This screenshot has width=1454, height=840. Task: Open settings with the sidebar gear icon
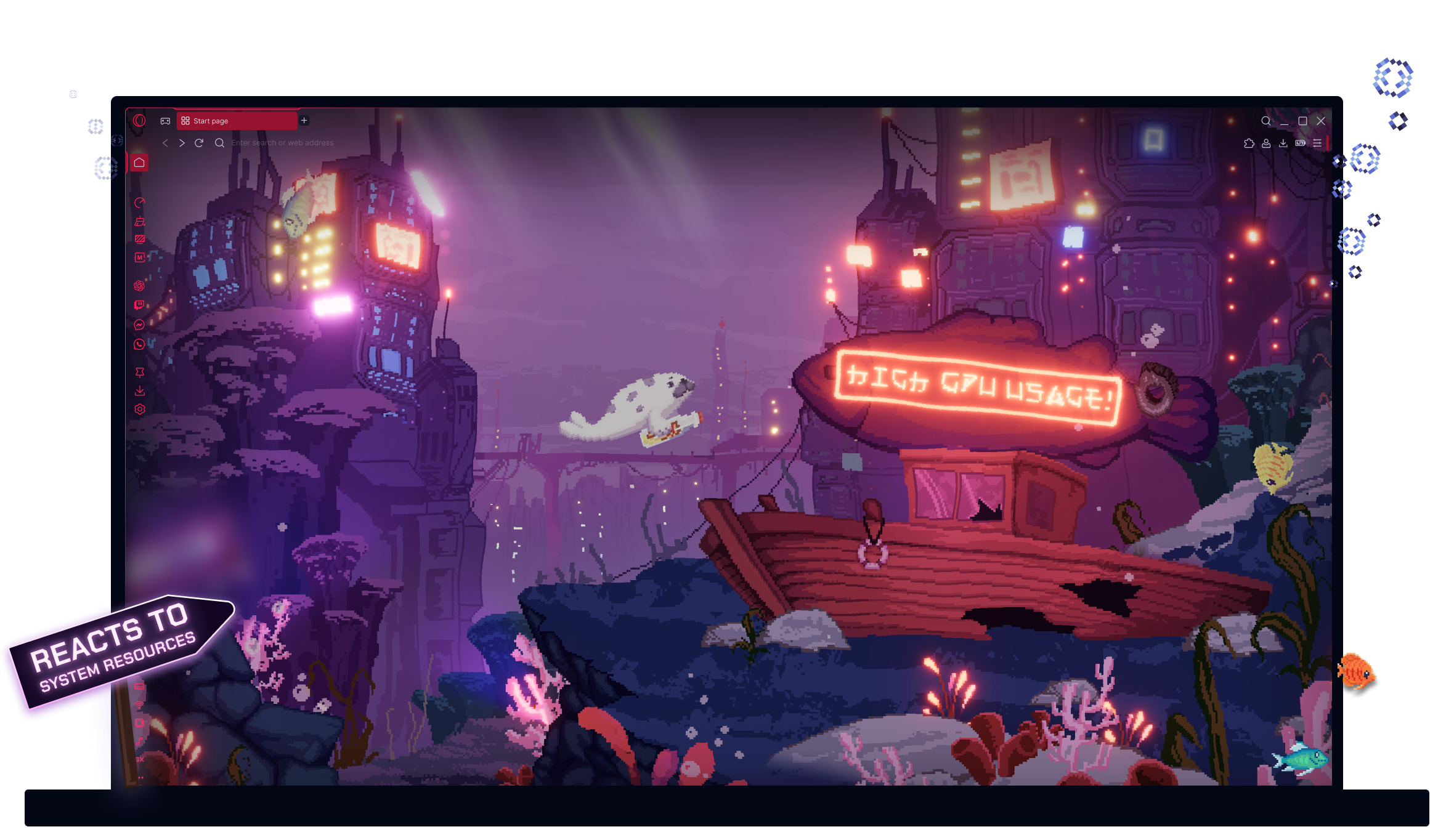coord(140,410)
